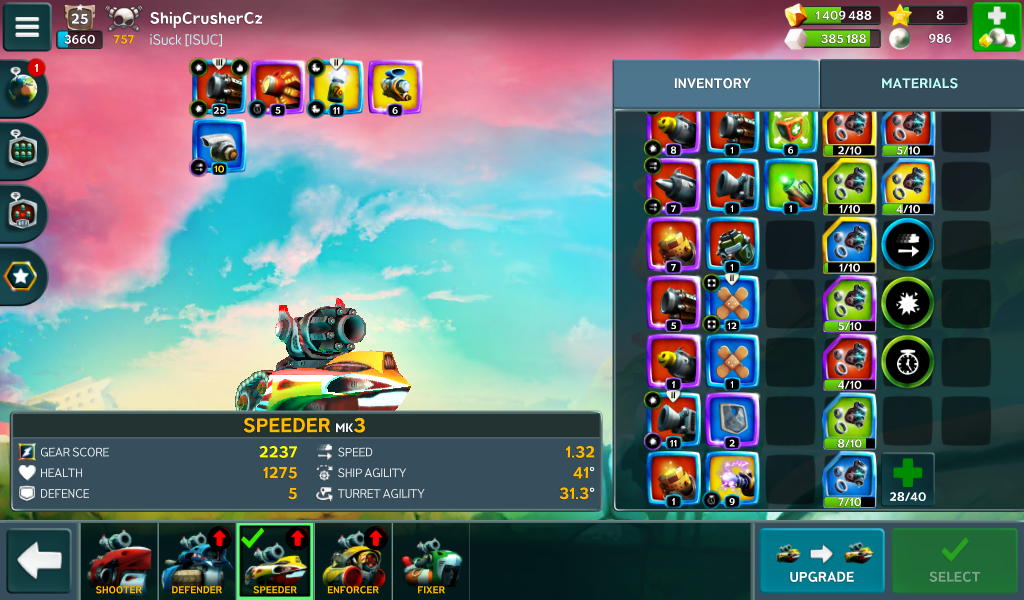Expand inventory with the 28/40 plus slot
This screenshot has width=1024, height=600.
pyautogui.click(x=908, y=479)
